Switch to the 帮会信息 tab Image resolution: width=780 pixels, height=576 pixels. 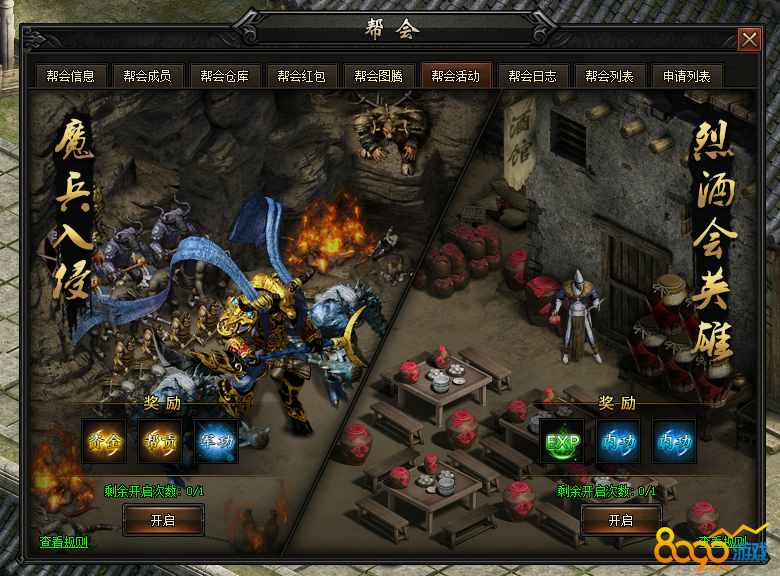click(70, 76)
